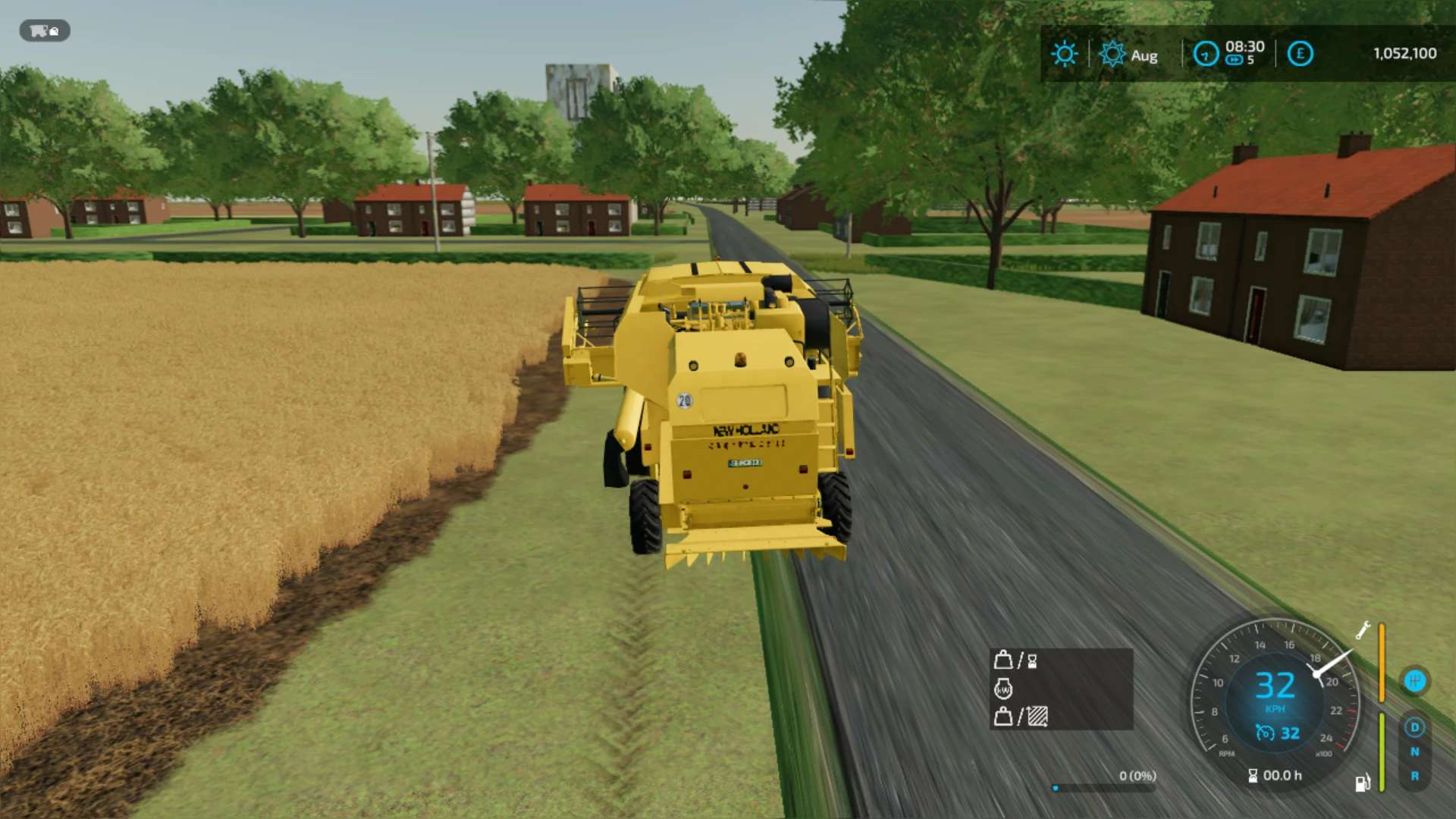1456x819 pixels.
Task: Click the engine kW icon in vehicle panel
Action: tap(1003, 689)
